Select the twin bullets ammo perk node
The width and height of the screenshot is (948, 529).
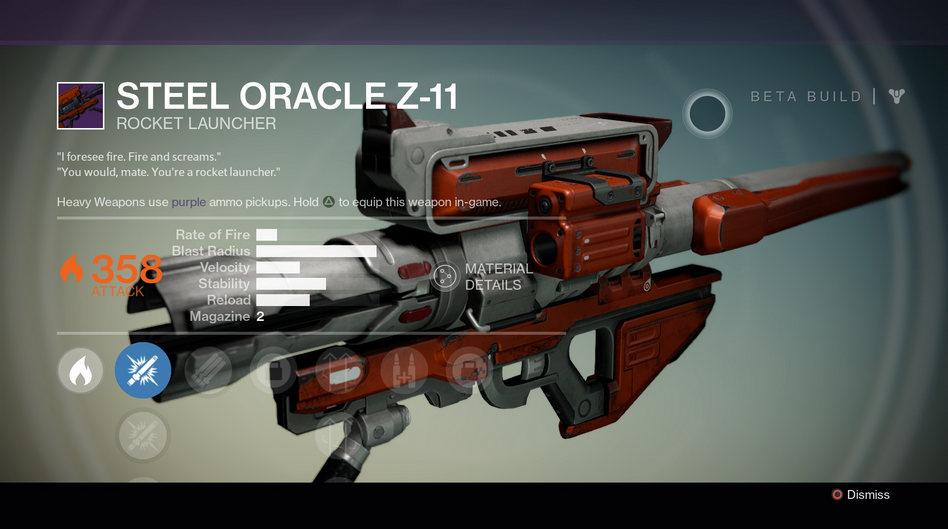[405, 371]
